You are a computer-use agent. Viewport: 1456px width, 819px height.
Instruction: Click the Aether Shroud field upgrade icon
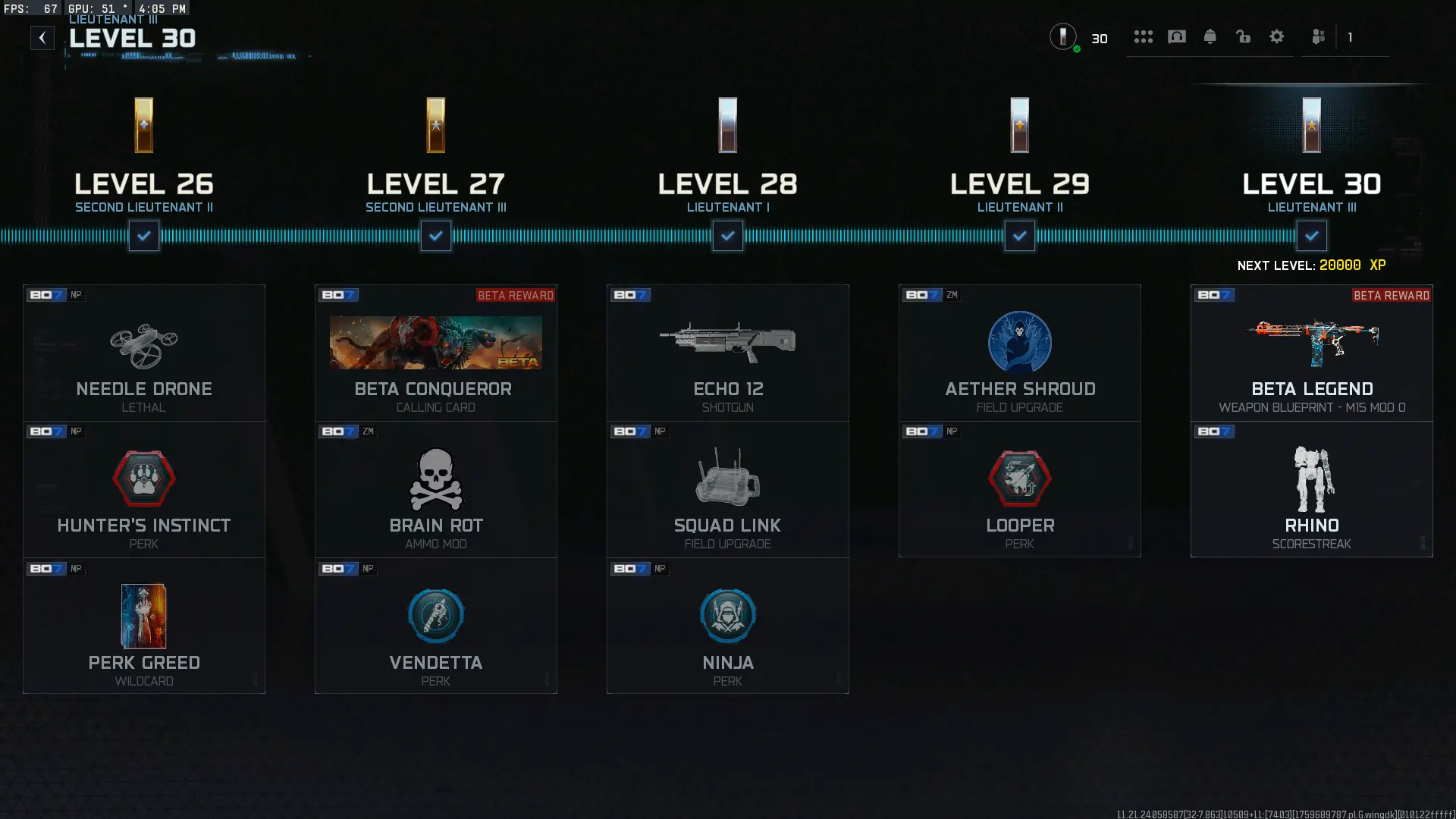[x=1020, y=343]
